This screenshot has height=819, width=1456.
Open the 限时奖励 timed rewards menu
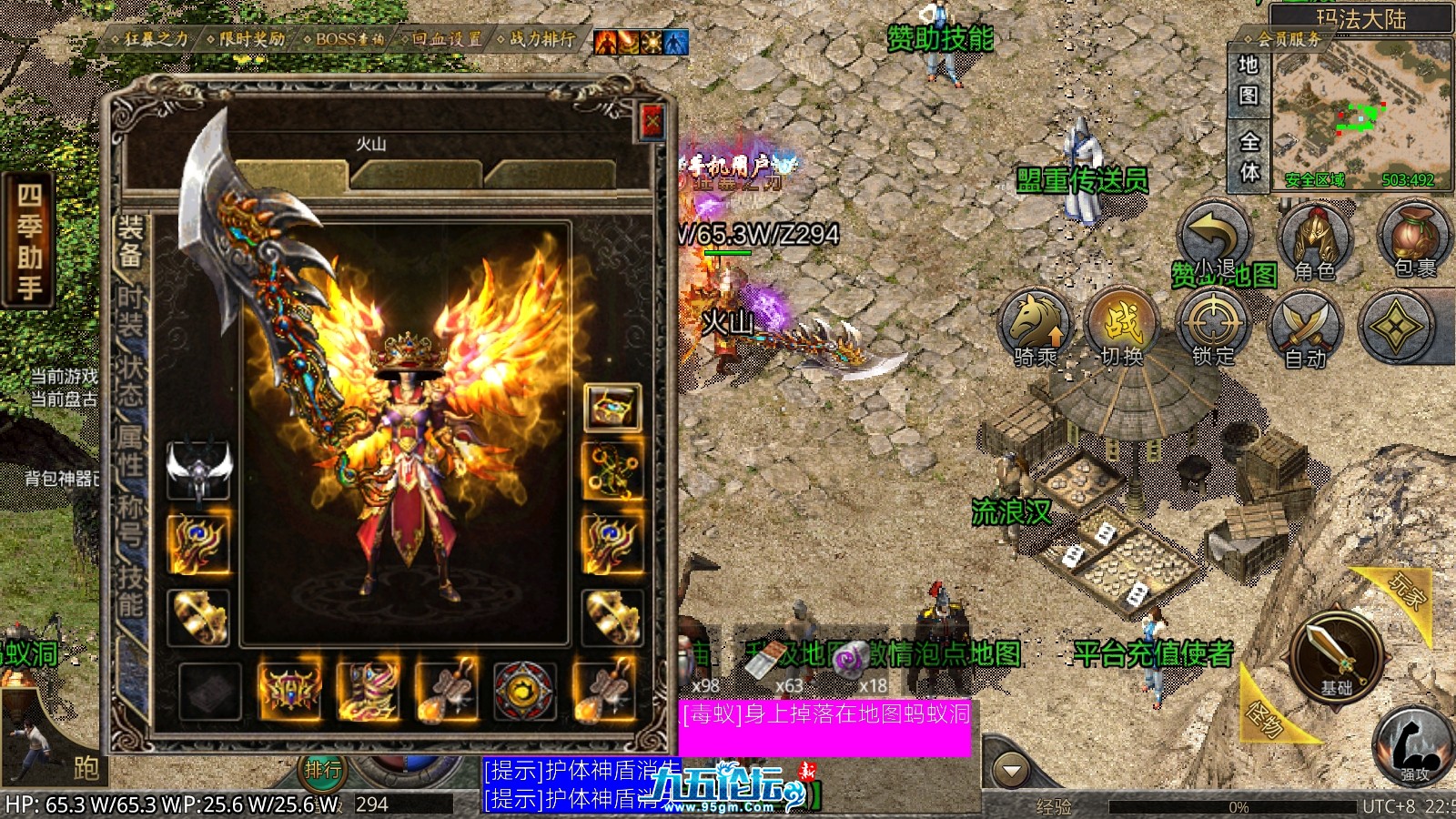pos(247,39)
